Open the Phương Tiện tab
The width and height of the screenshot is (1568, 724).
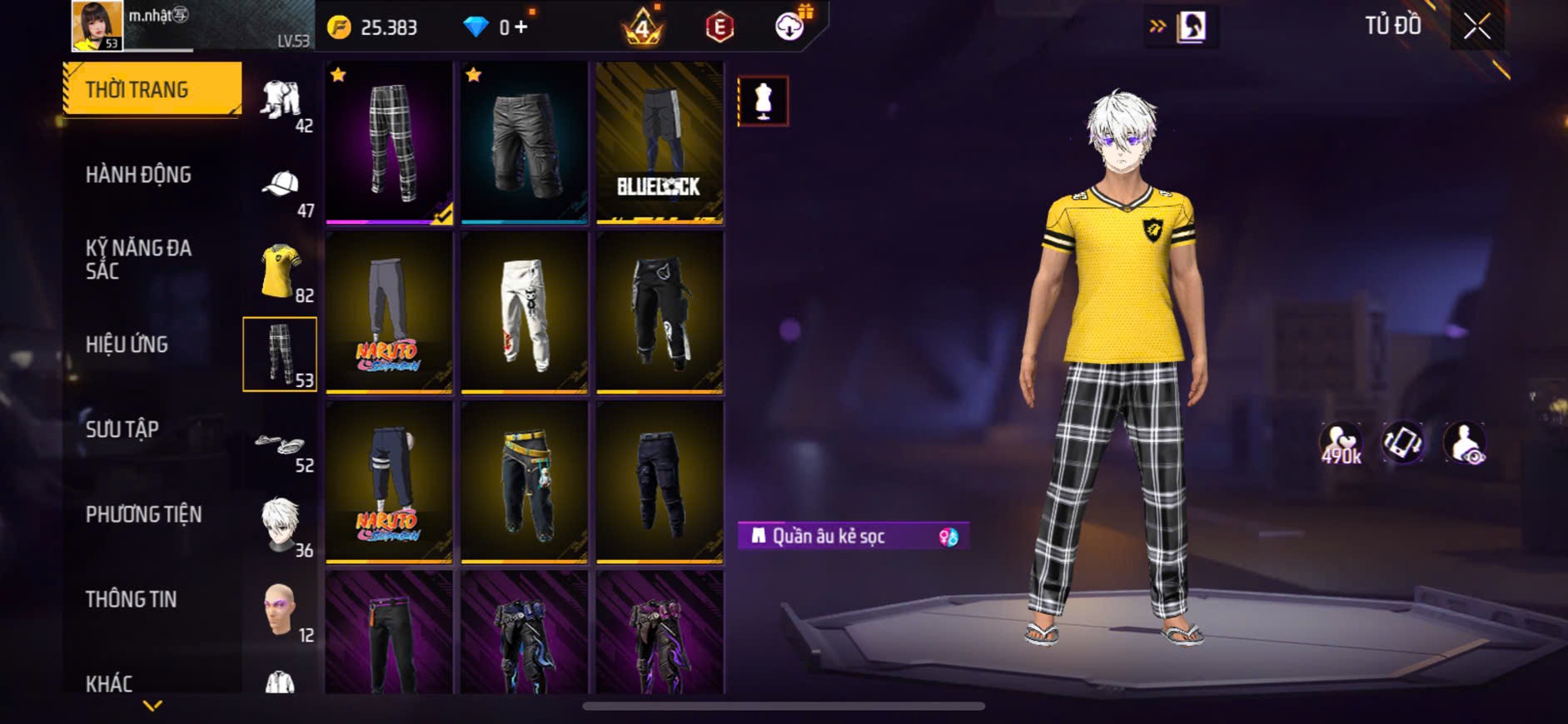pos(143,514)
